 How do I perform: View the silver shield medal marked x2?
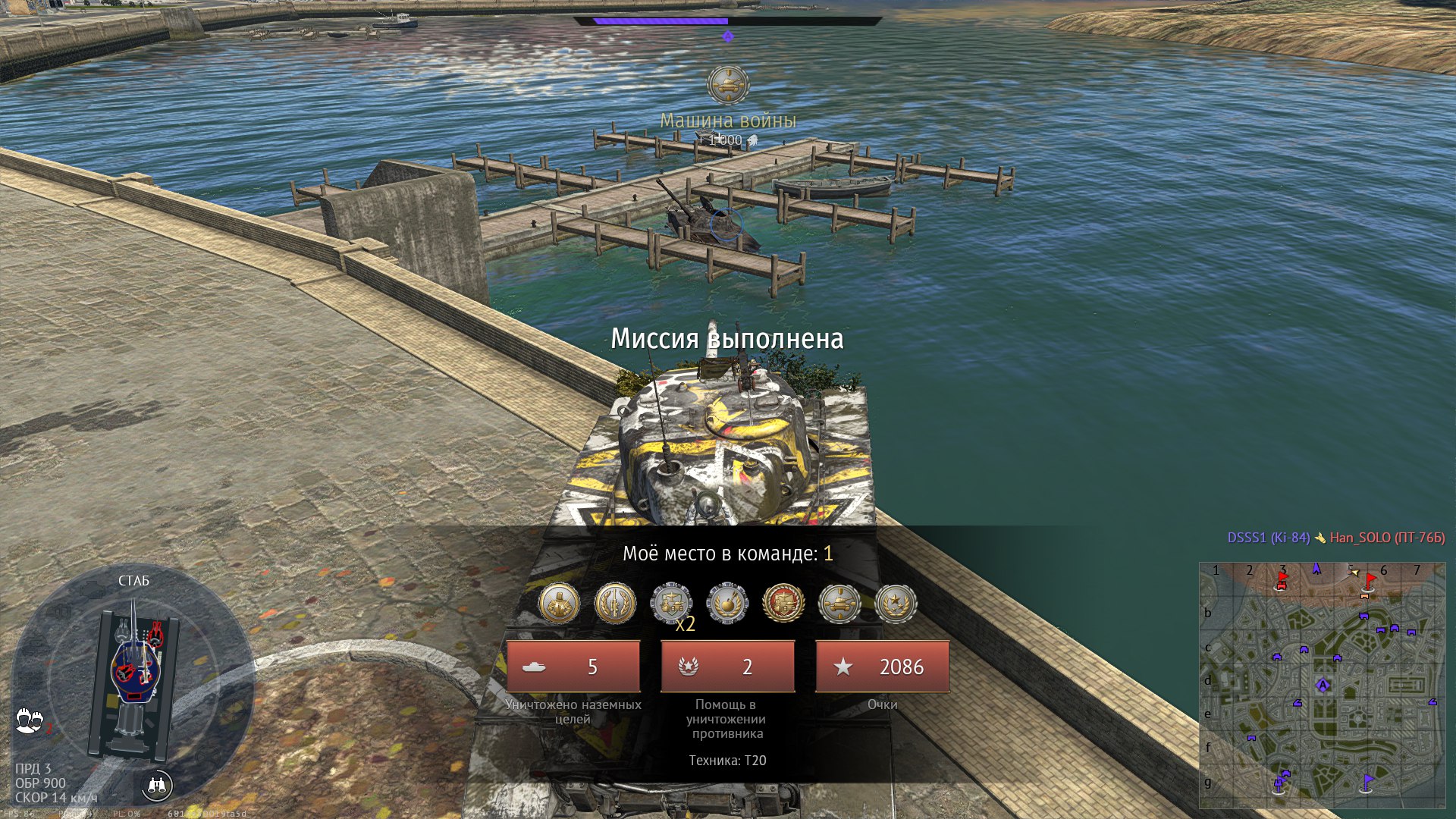point(671,604)
